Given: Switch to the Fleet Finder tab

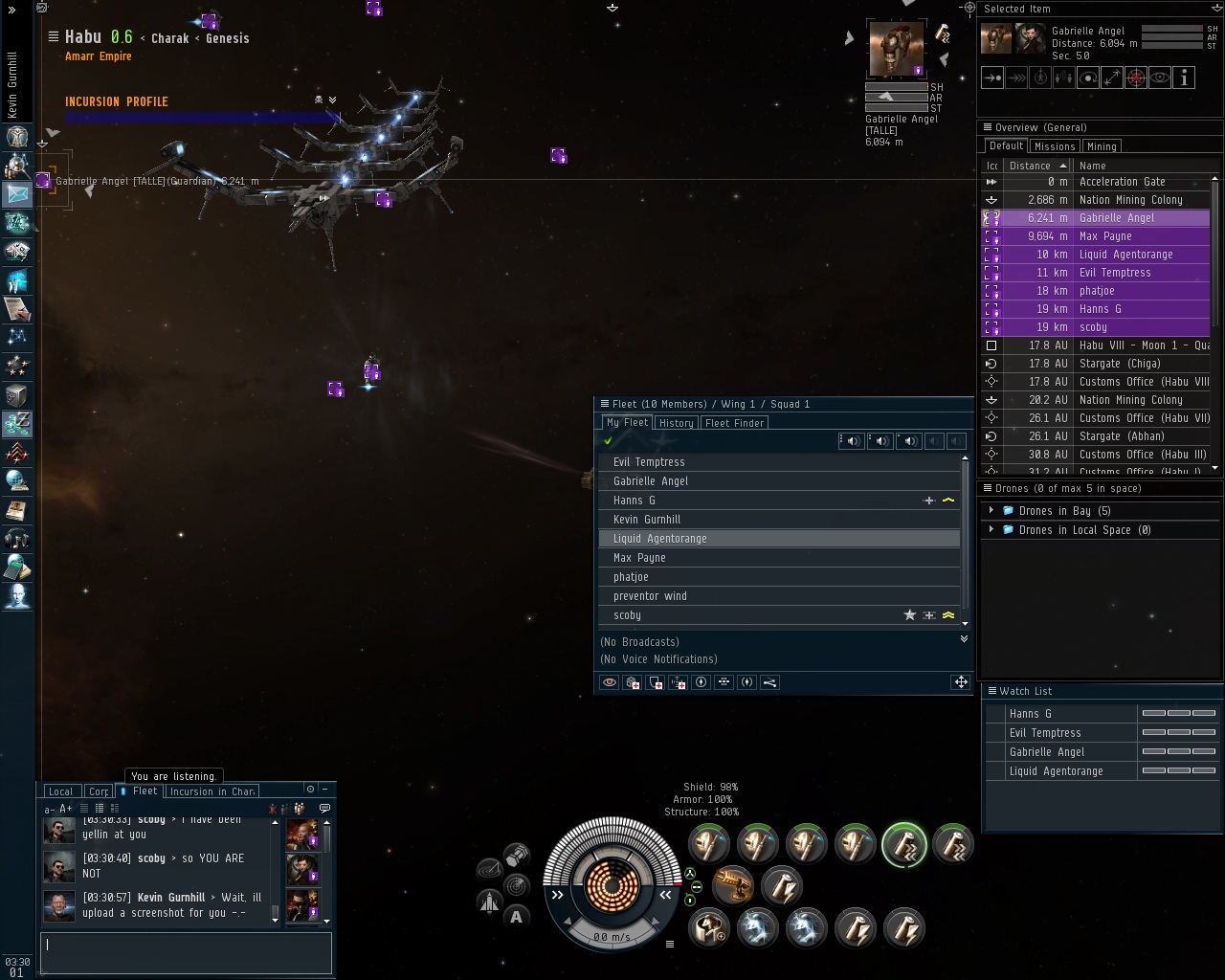Looking at the screenshot, I should [734, 423].
